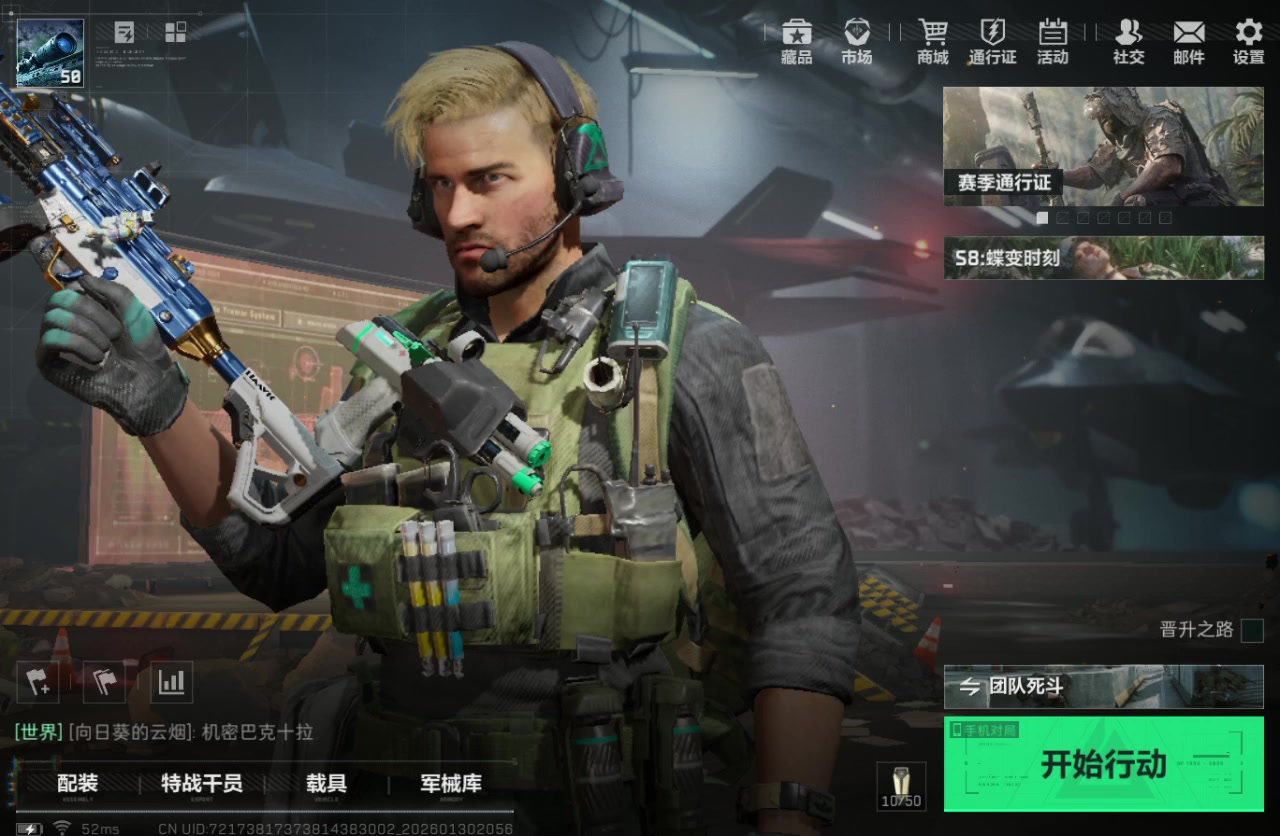Start the match with 开始行动
The image size is (1280, 836).
coord(1103,763)
